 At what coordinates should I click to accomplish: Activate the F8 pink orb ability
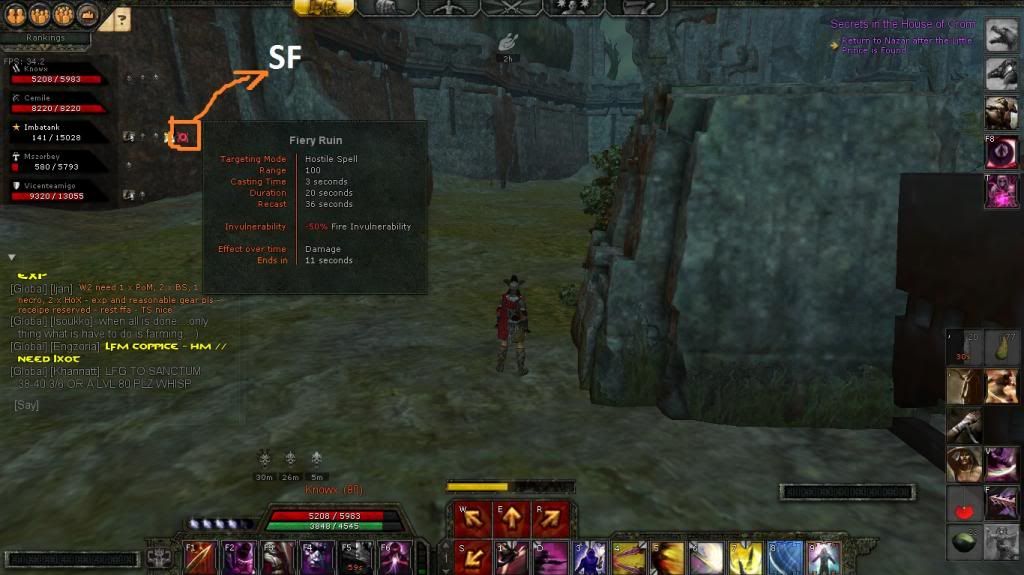(x=1002, y=152)
